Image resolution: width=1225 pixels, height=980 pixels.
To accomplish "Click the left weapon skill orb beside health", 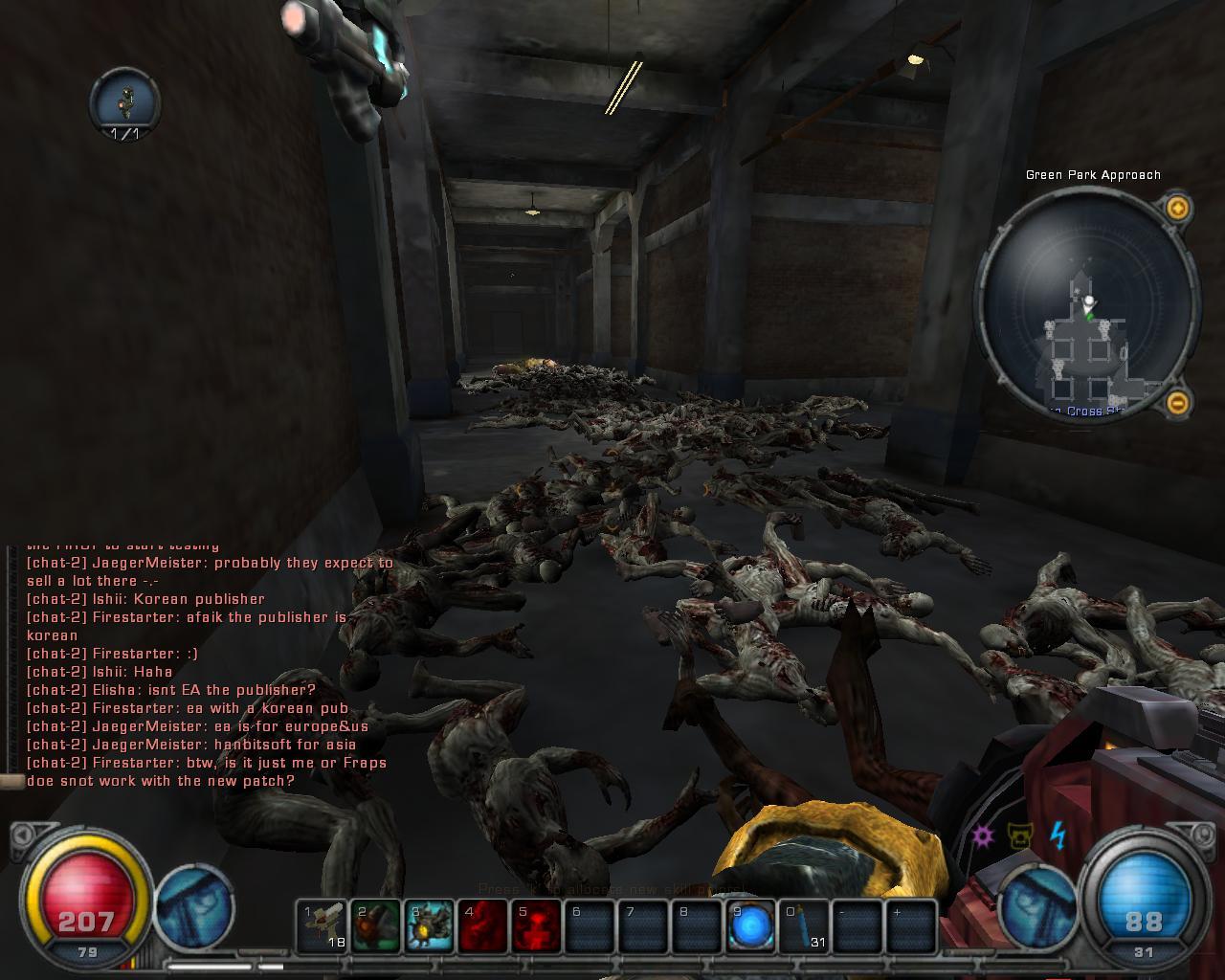I will 195,904.
